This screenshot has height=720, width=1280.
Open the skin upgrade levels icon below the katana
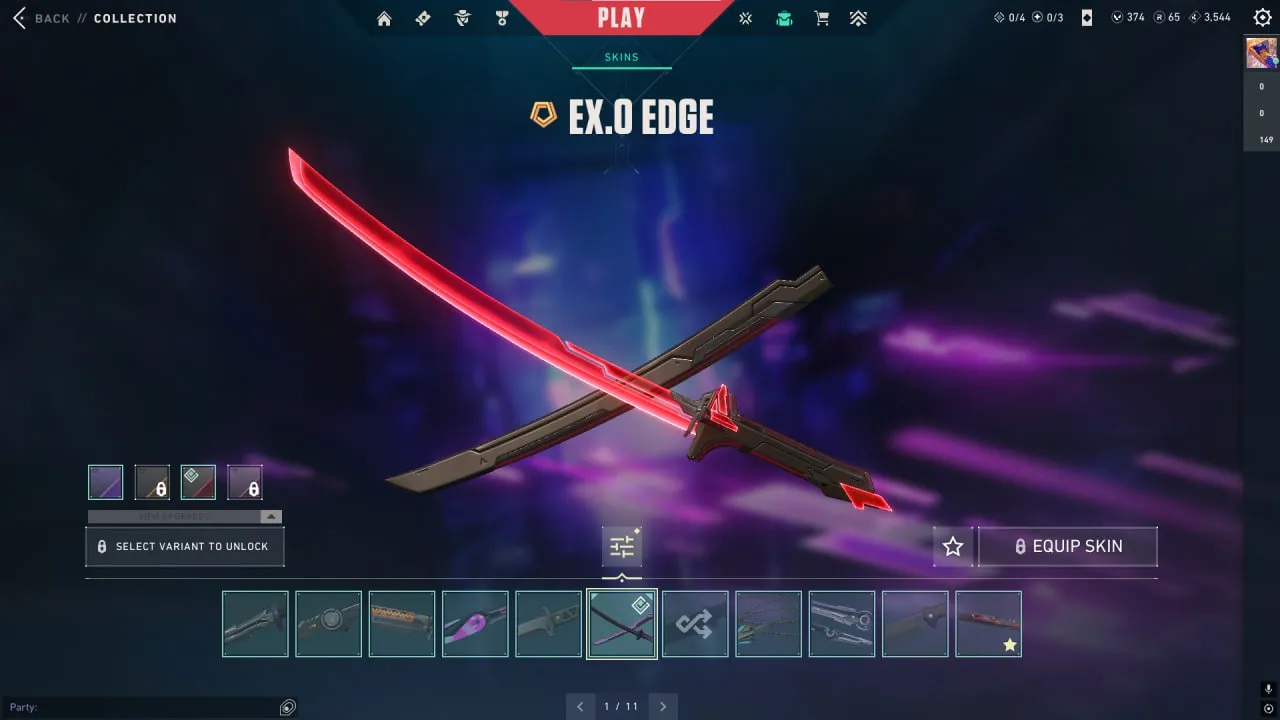click(x=621, y=546)
